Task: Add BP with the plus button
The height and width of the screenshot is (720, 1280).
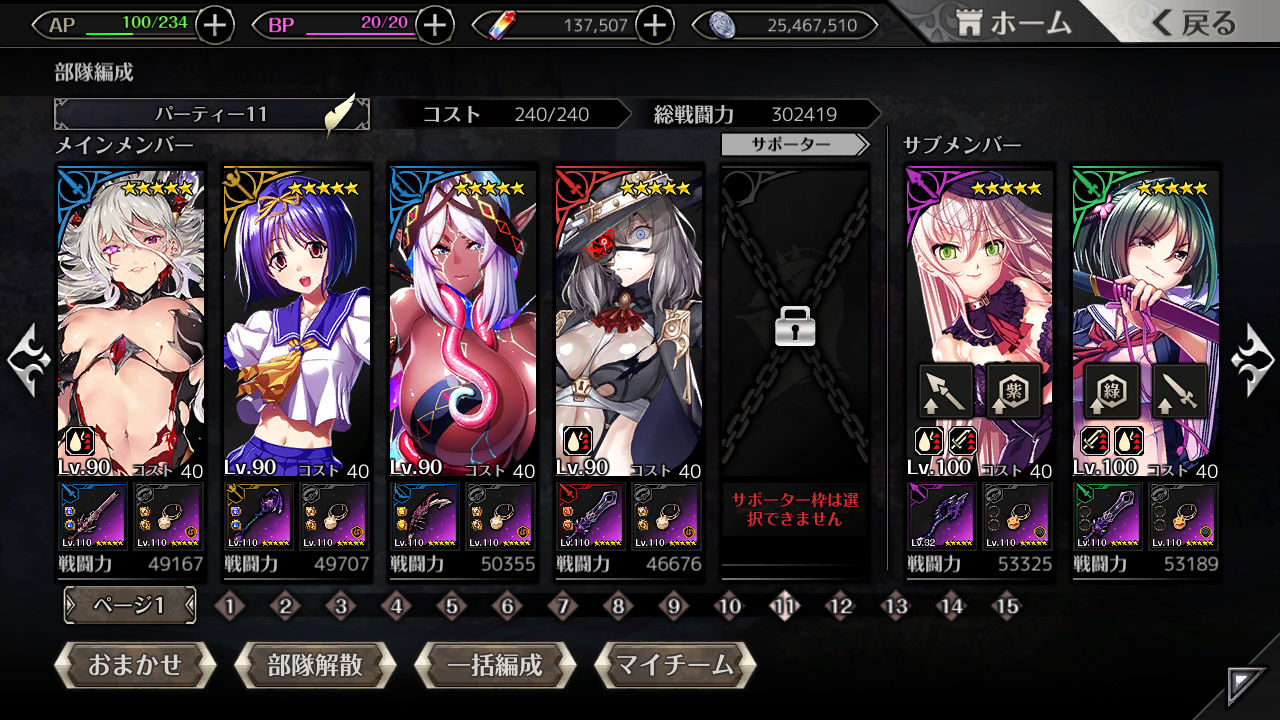Action: point(434,25)
